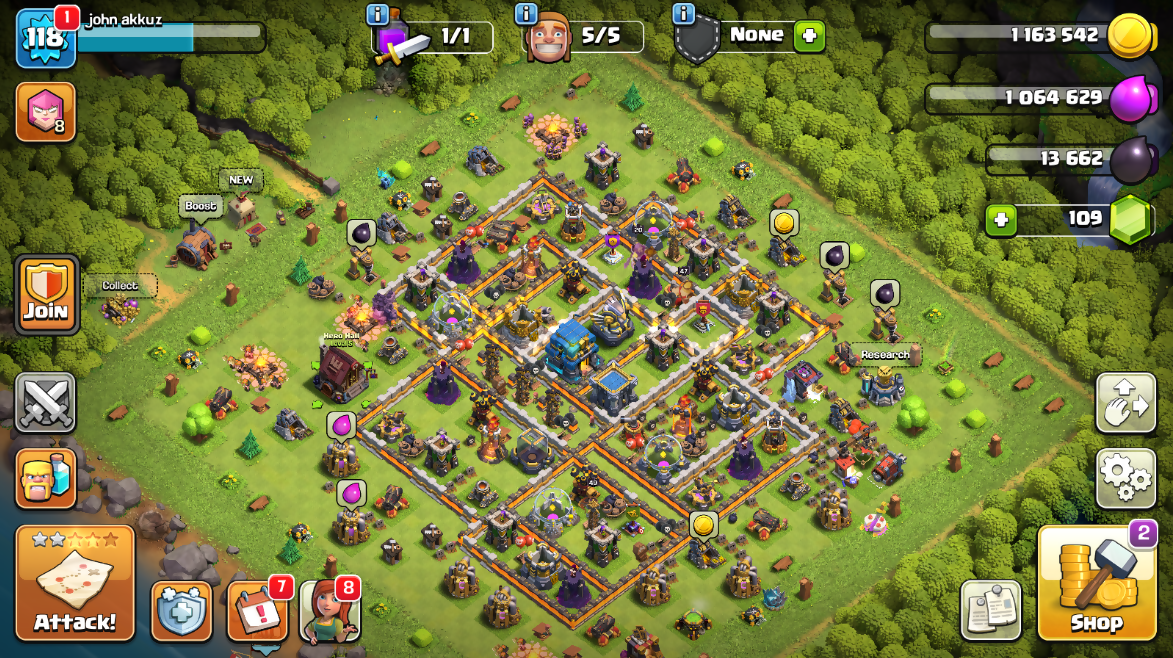The height and width of the screenshot is (658, 1173).
Task: Open the crossed swords battle log
Action: [x=45, y=403]
